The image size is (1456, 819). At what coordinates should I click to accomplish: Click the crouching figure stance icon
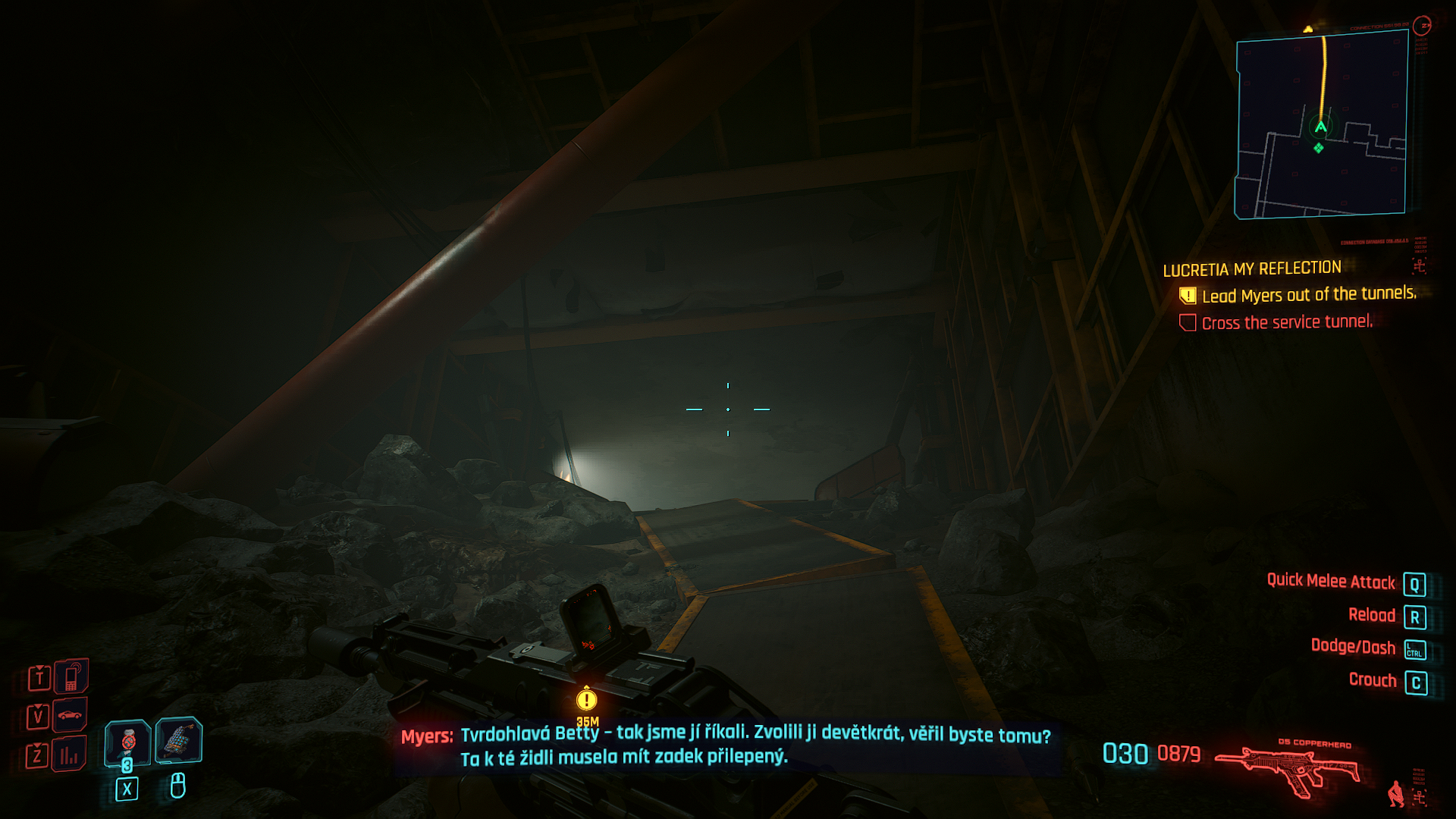[x=1395, y=794]
